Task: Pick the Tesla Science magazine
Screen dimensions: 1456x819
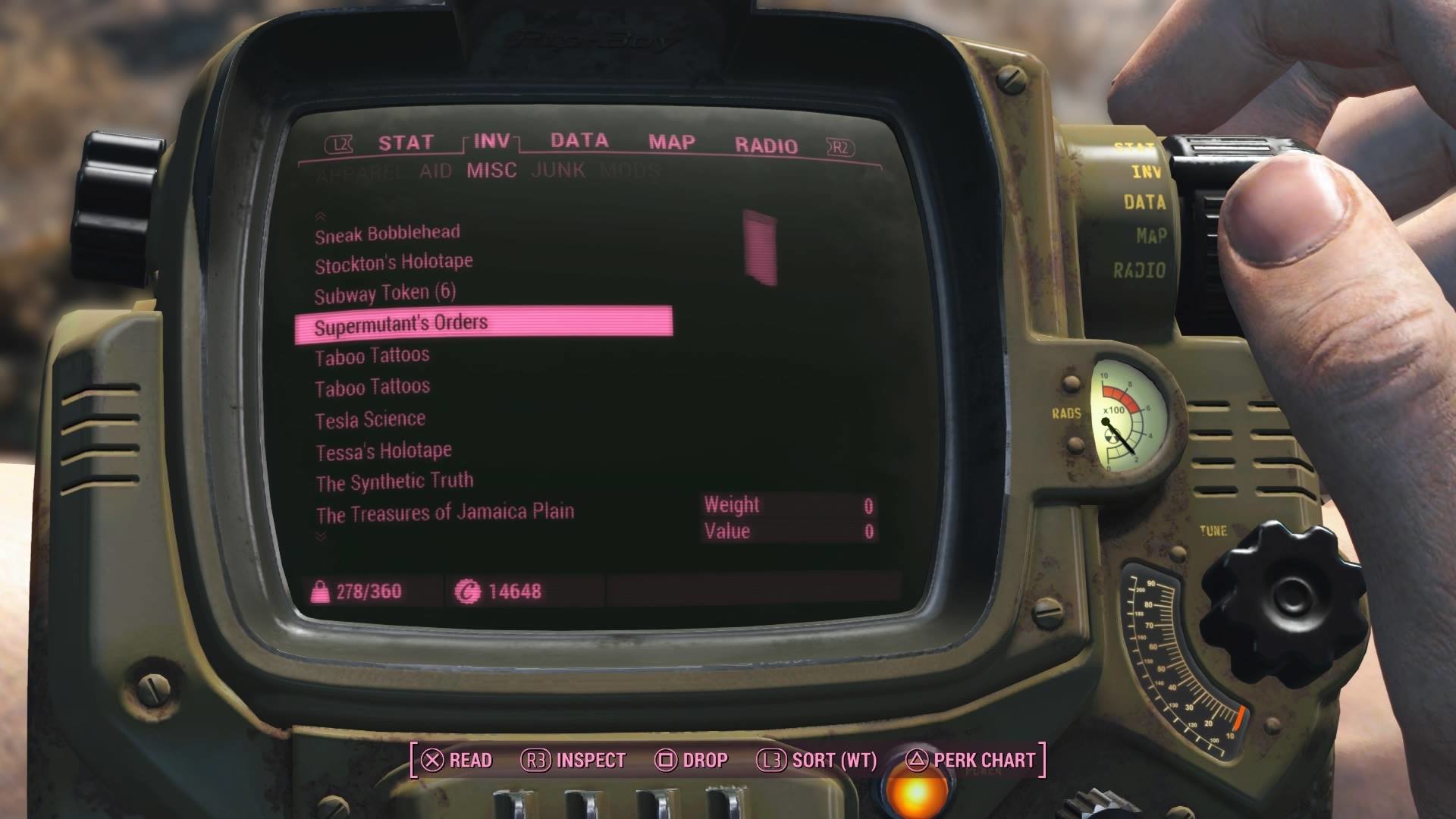Action: coord(370,419)
